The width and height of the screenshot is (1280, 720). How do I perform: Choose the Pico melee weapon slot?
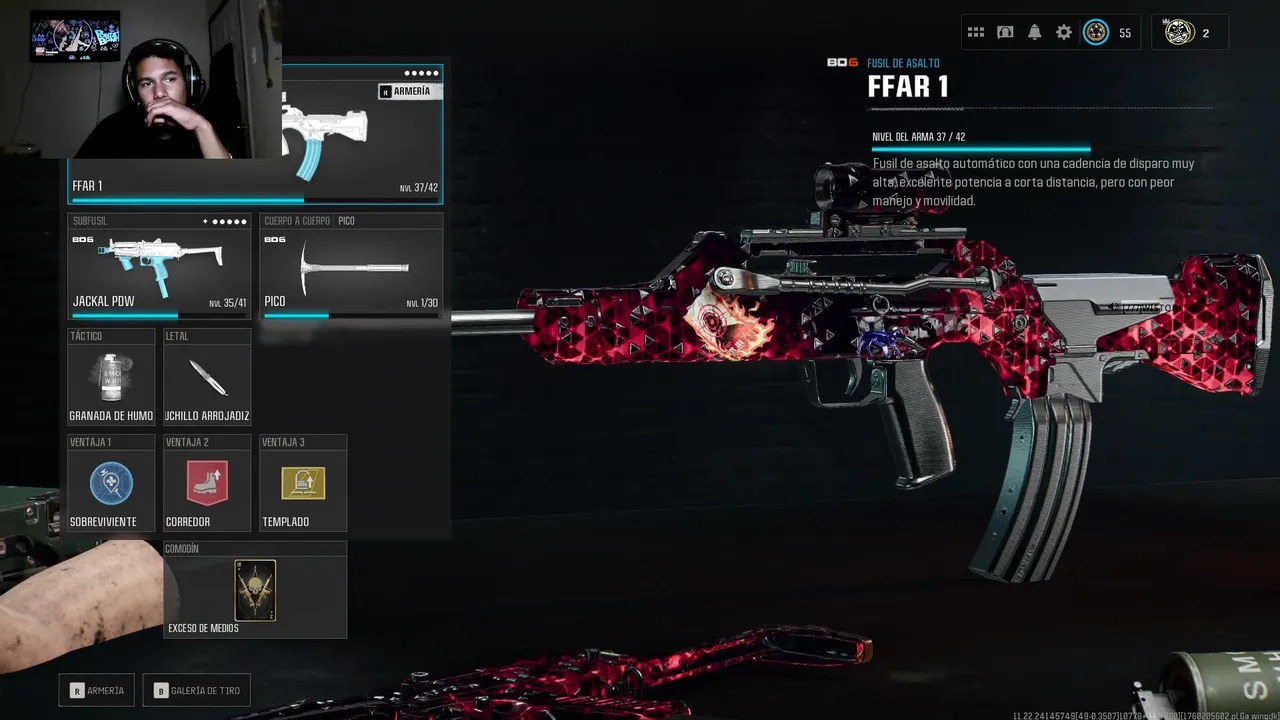[350, 267]
